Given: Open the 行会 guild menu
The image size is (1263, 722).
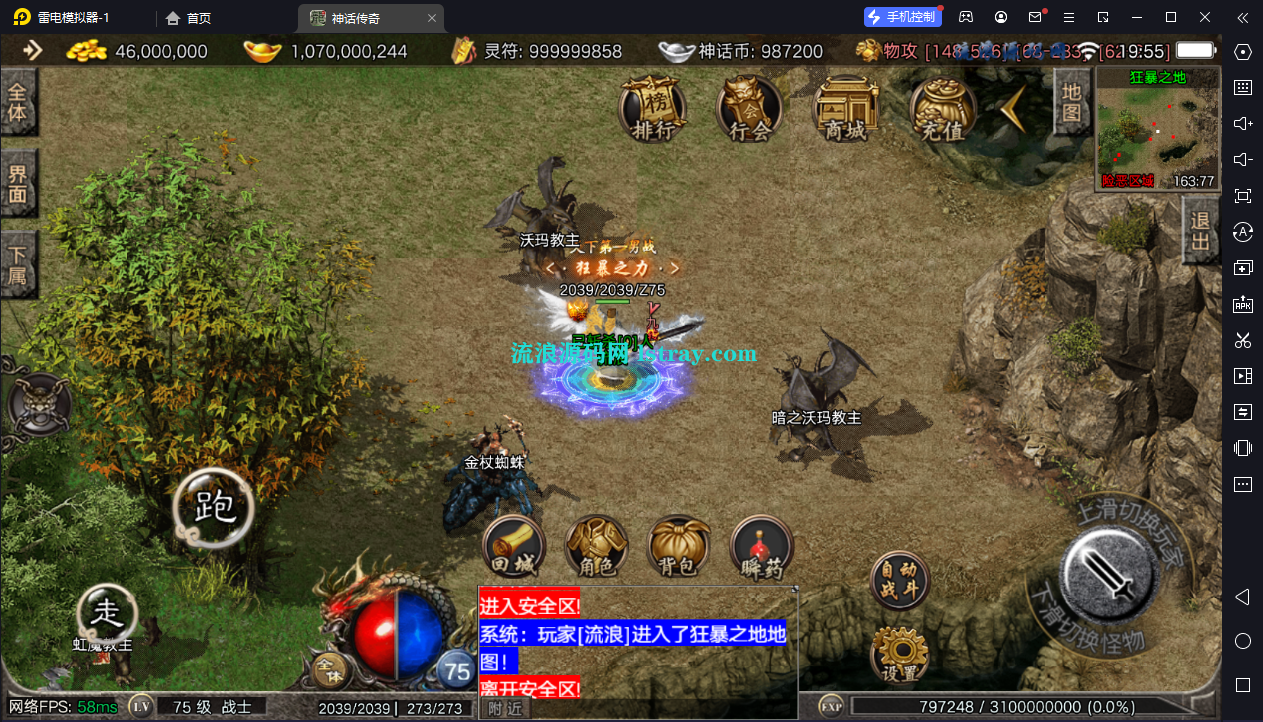Looking at the screenshot, I should click(749, 108).
